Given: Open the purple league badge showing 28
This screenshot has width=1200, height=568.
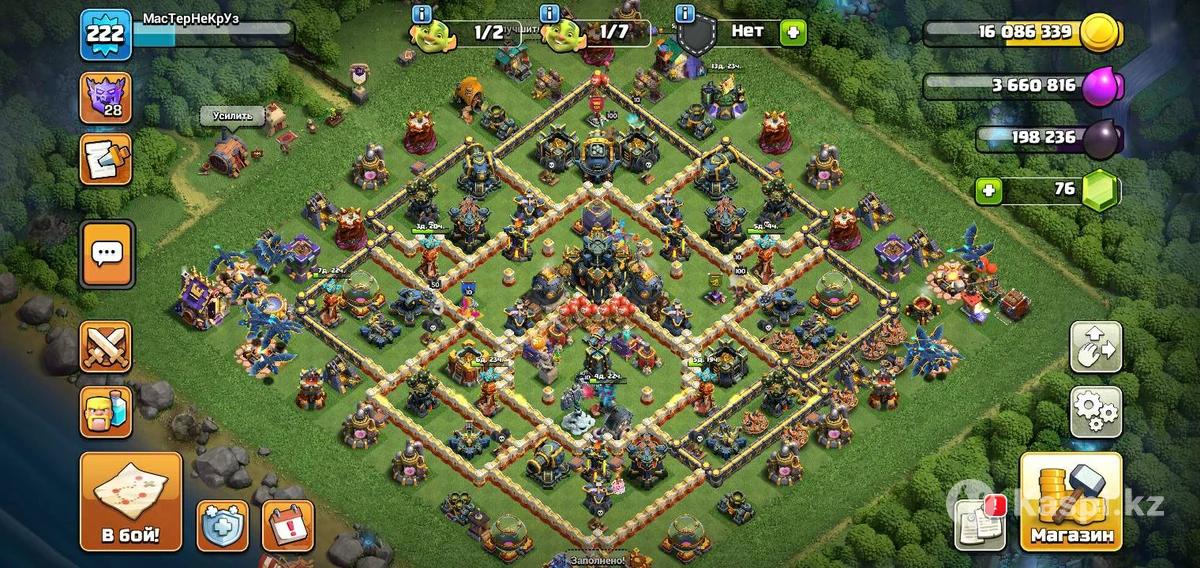Looking at the screenshot, I should [105, 99].
